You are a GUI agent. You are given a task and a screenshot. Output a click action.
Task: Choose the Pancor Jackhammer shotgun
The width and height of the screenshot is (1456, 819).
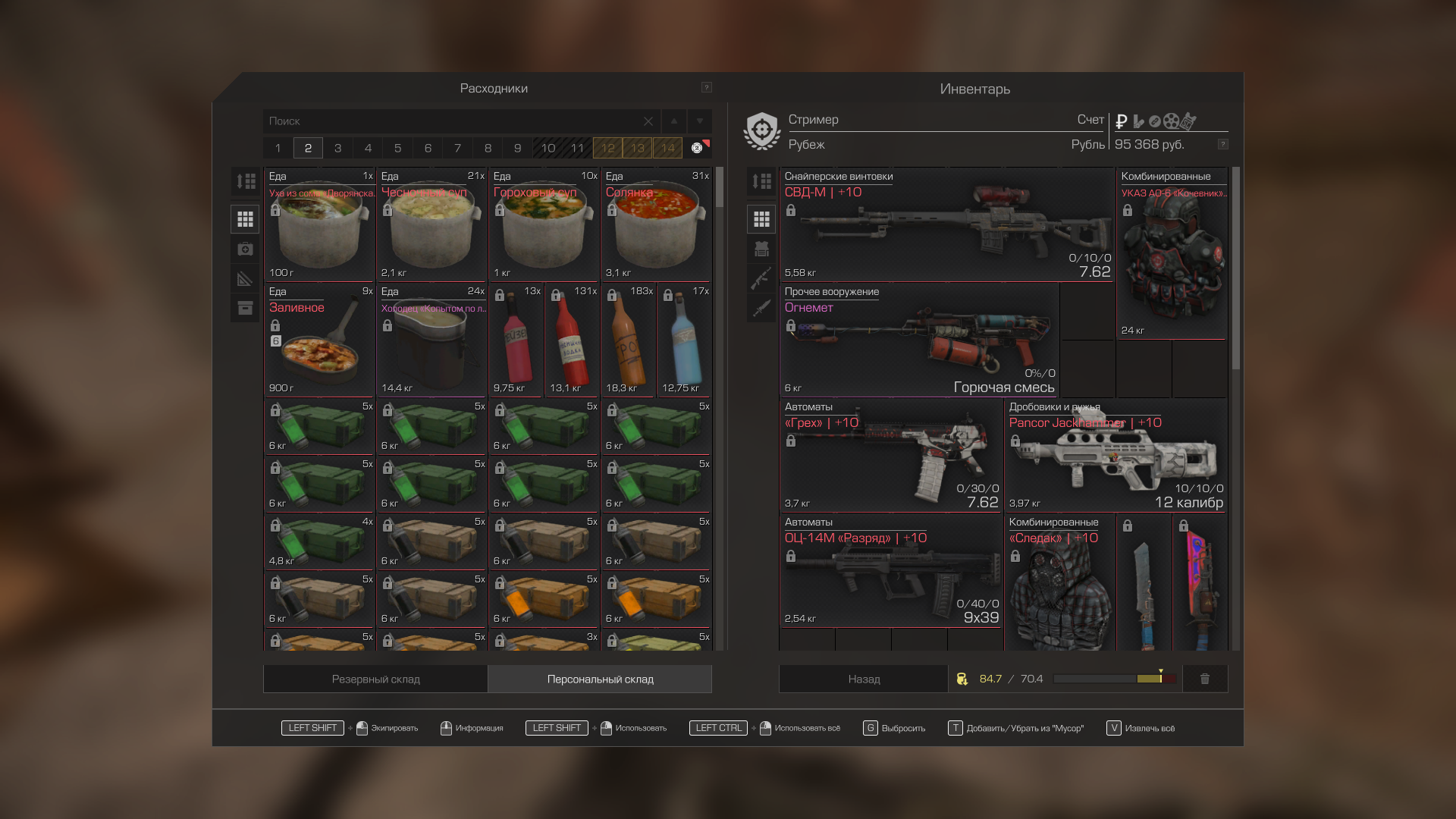click(x=1115, y=455)
